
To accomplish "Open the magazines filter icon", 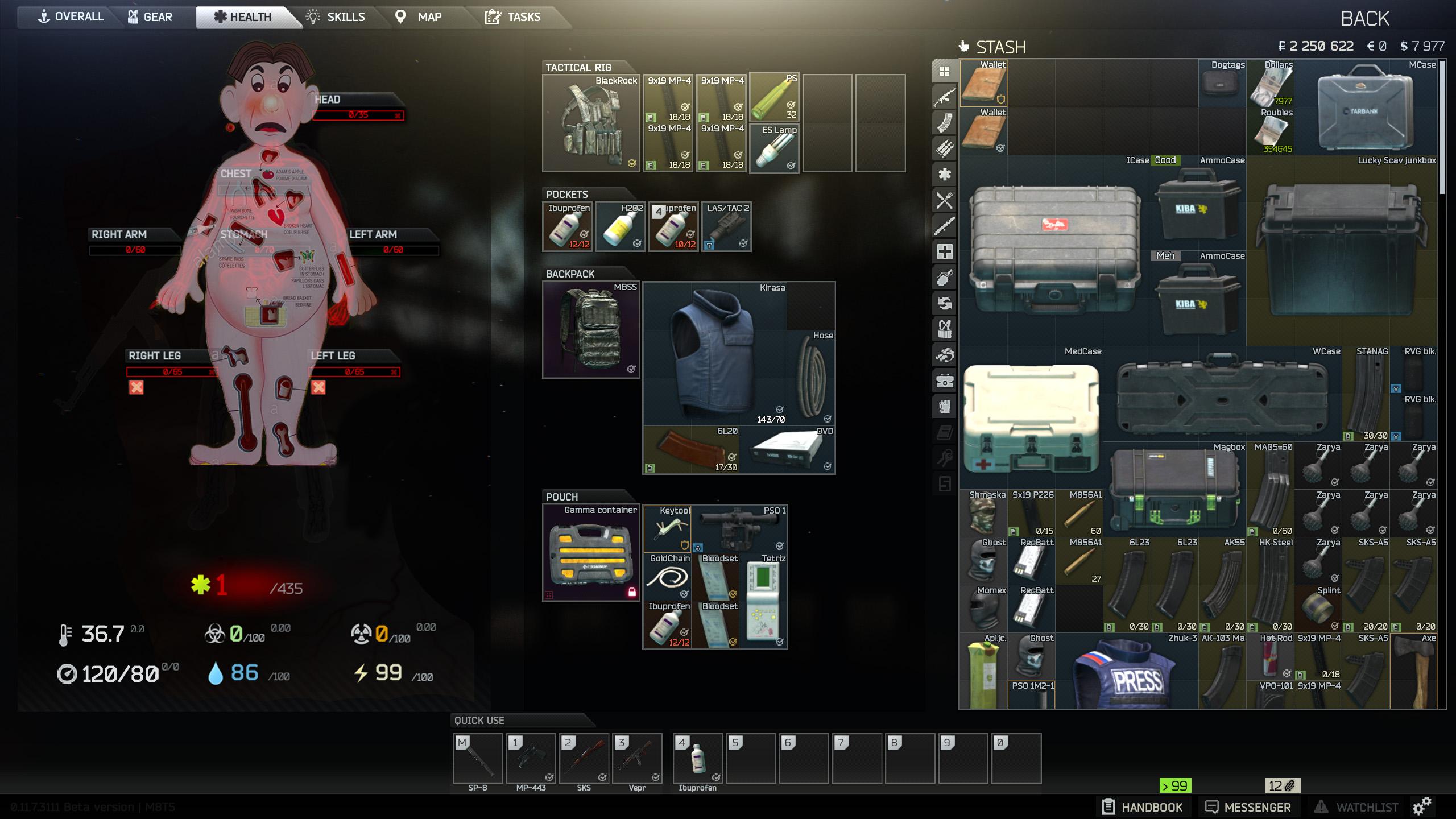I will (945, 122).
